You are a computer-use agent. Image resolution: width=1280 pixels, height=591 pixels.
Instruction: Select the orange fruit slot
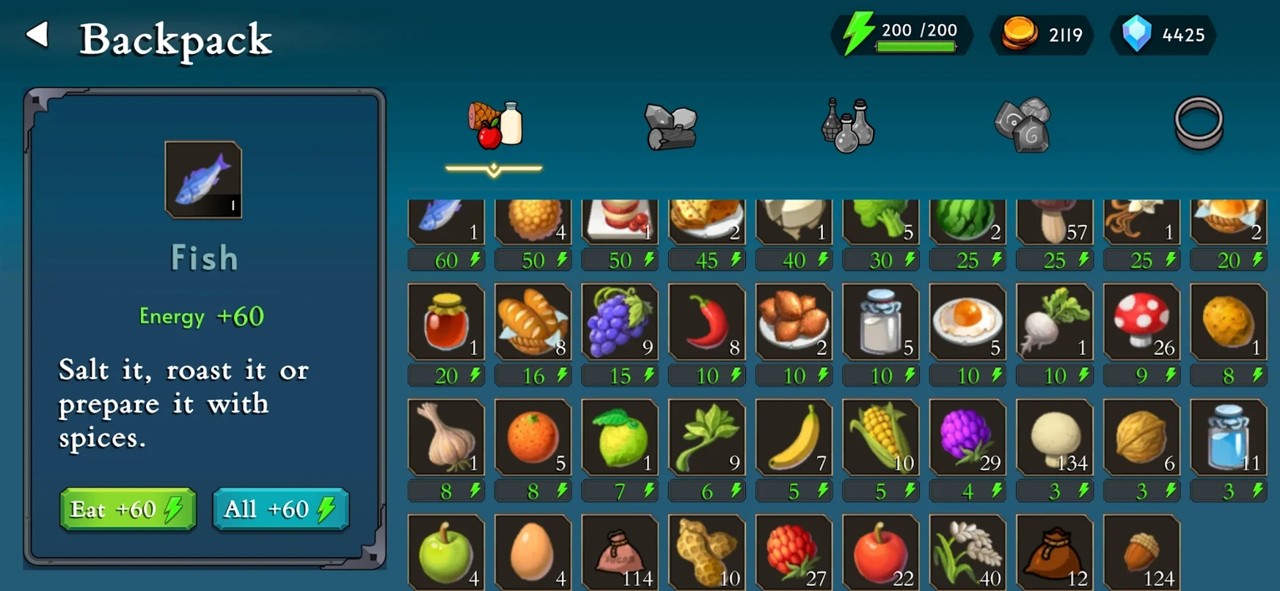(x=533, y=437)
